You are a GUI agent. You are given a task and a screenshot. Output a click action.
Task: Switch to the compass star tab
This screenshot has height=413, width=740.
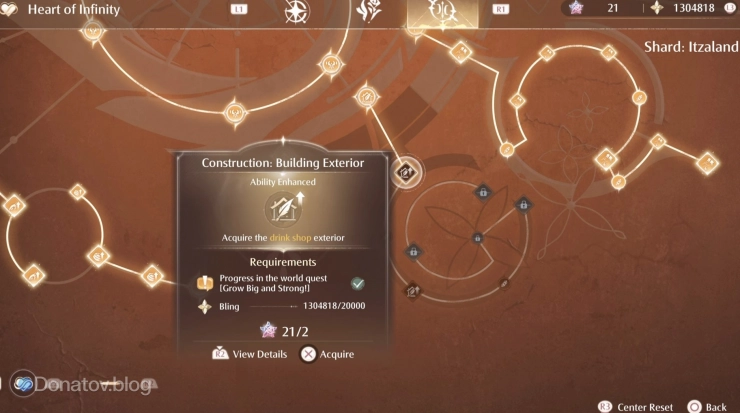(x=296, y=11)
